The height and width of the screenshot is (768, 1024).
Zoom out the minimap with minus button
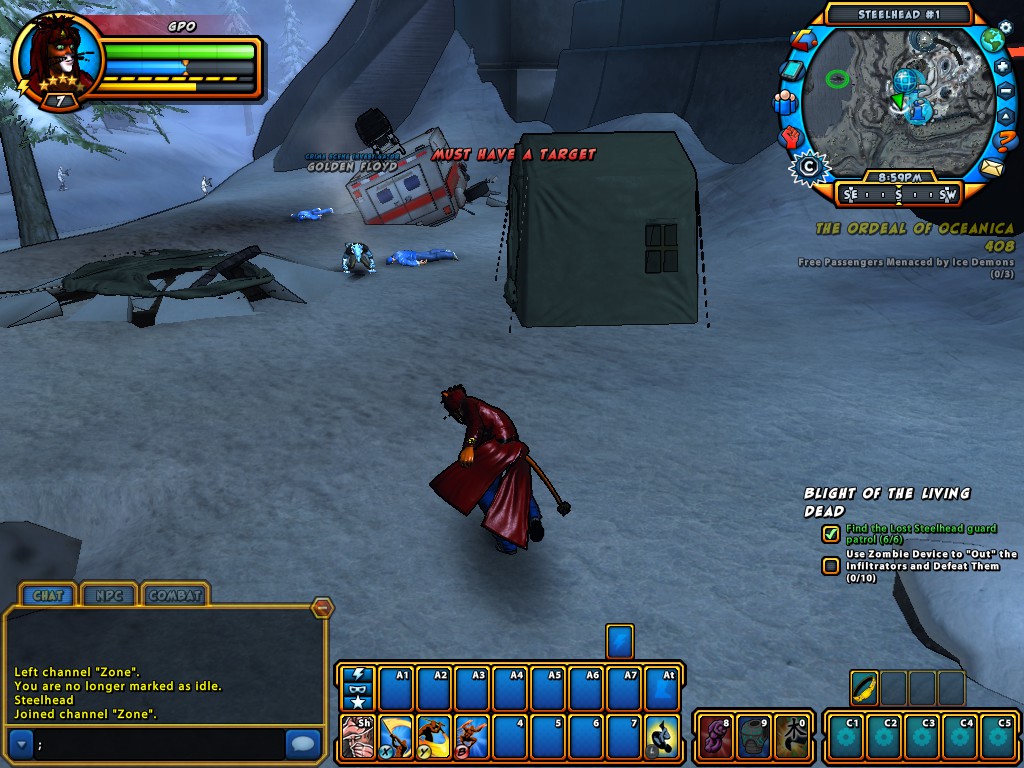[x=1006, y=92]
